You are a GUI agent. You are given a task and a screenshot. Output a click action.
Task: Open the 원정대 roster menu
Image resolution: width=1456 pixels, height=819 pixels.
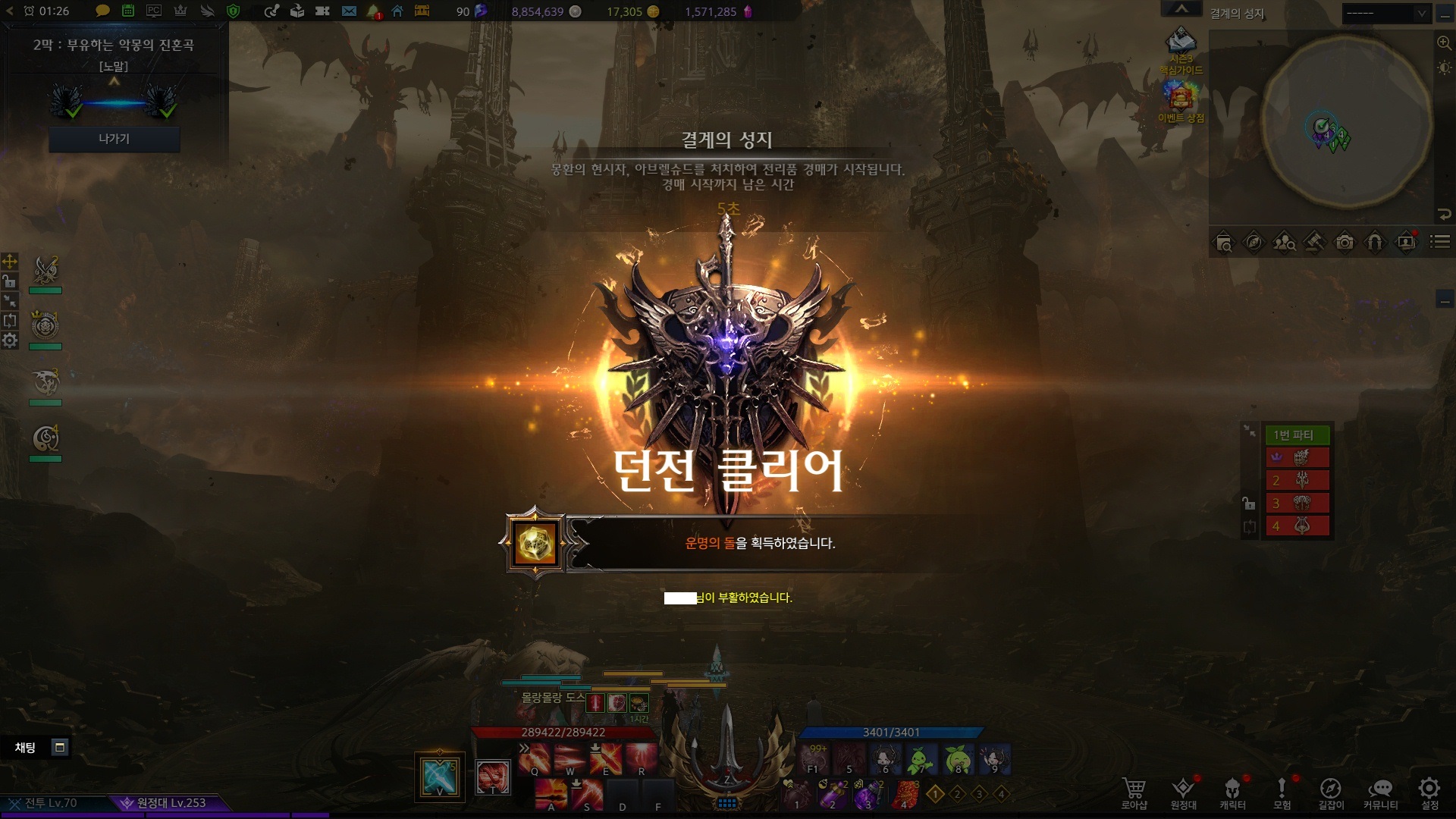1183,793
